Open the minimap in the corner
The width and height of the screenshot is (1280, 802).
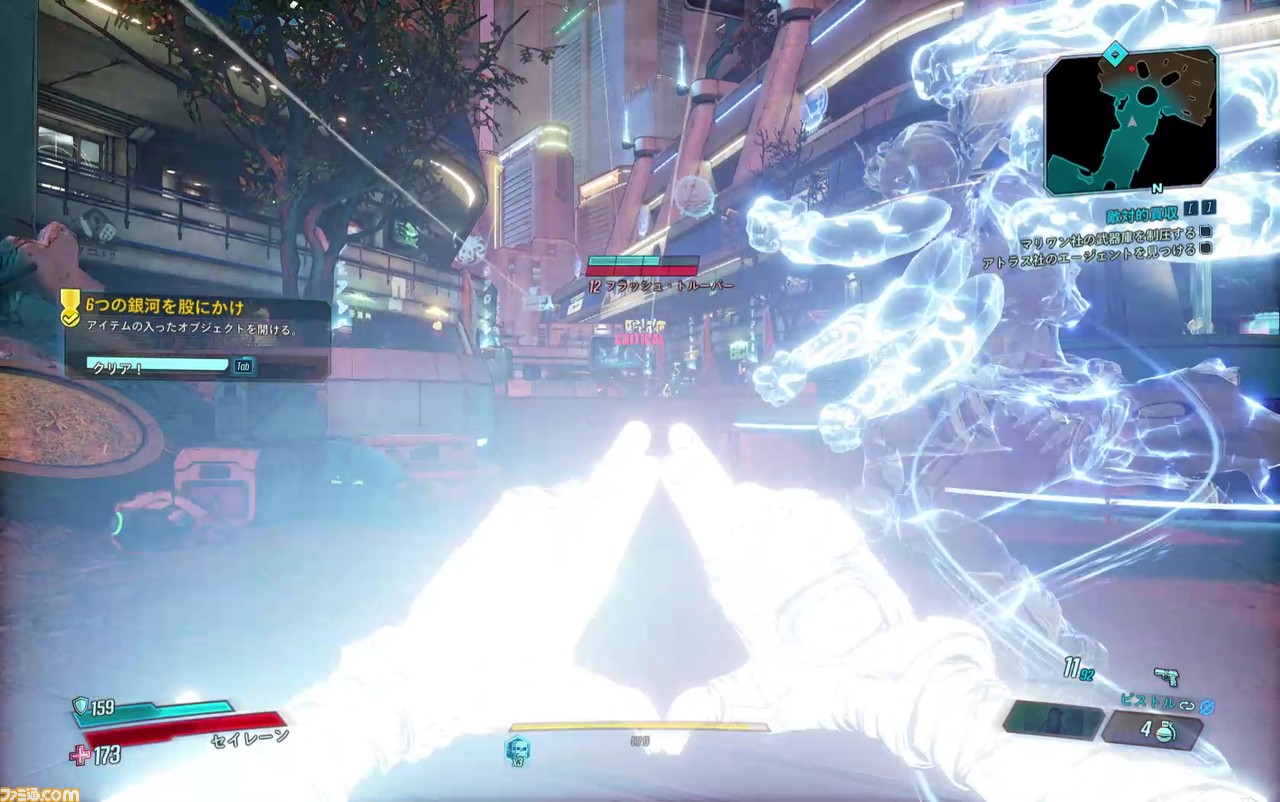click(x=1130, y=119)
